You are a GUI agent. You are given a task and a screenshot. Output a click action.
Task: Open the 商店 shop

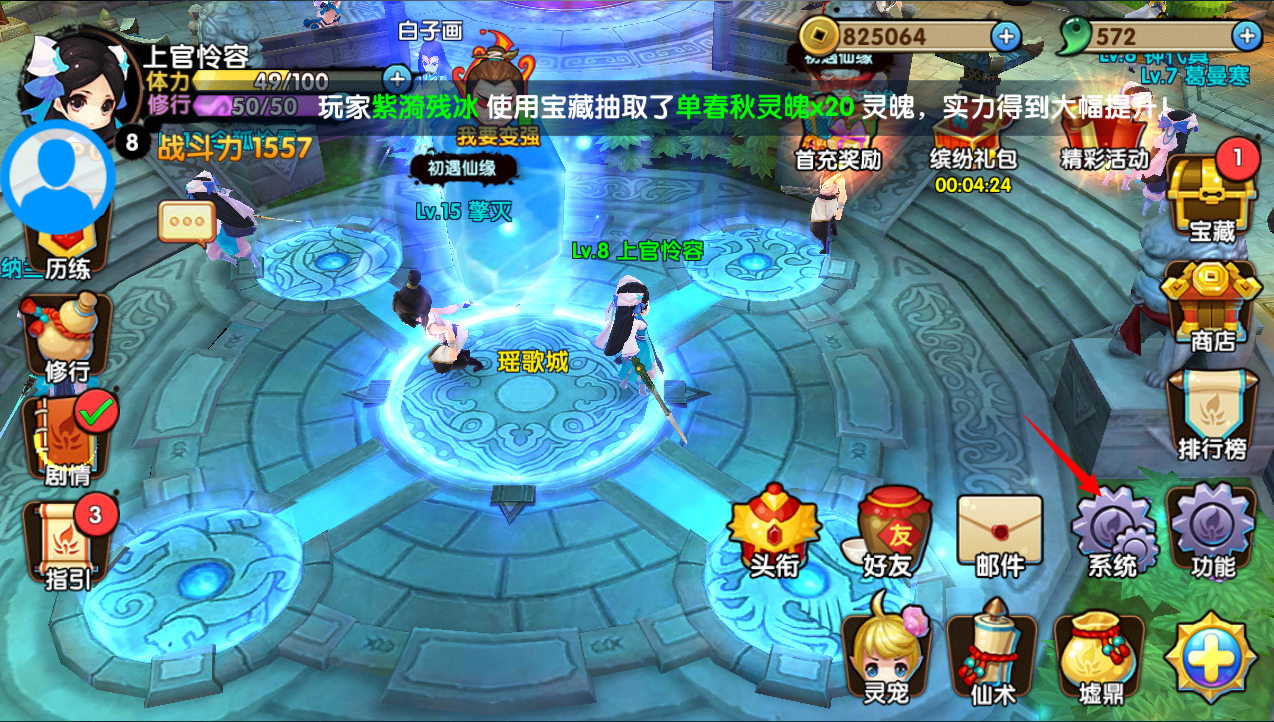[1212, 305]
